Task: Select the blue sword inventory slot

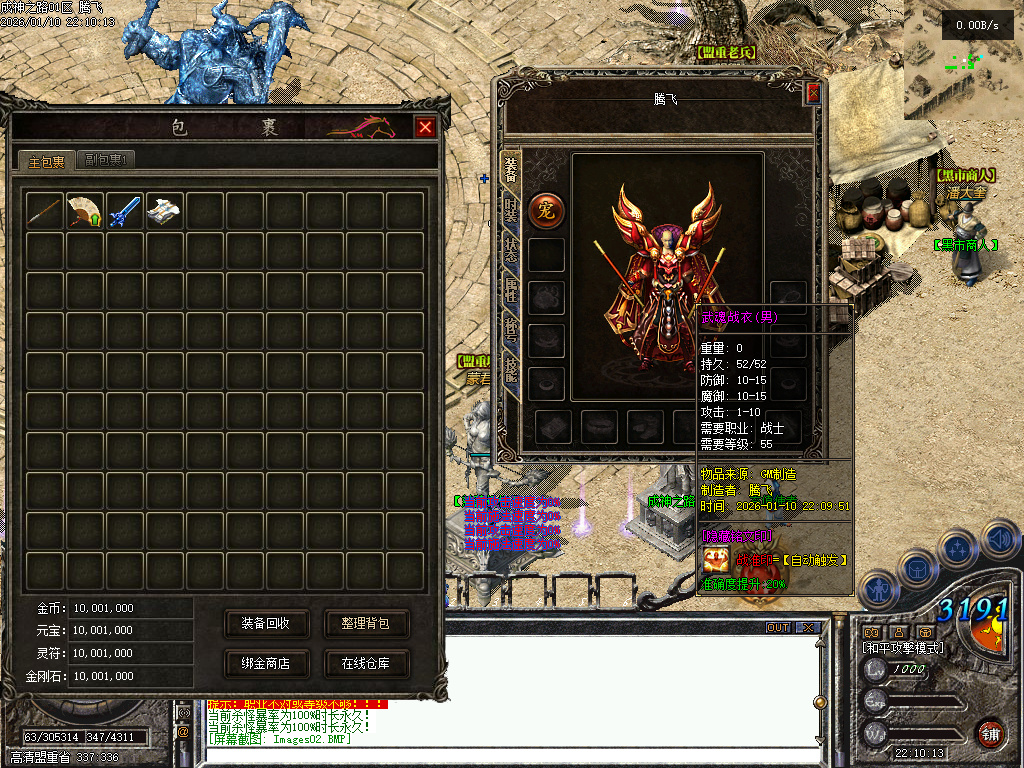Action: pos(125,211)
